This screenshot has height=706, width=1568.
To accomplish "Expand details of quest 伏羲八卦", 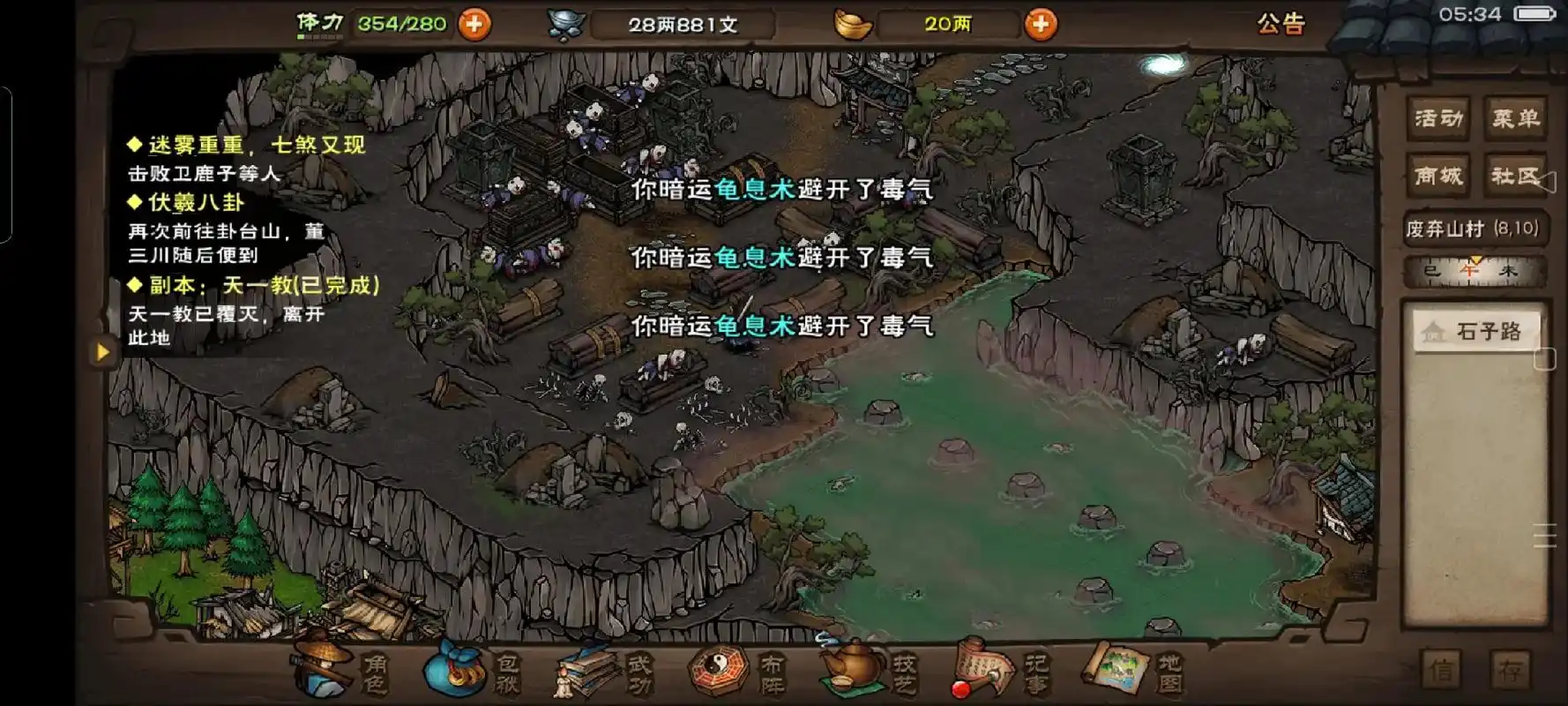I will point(185,201).
